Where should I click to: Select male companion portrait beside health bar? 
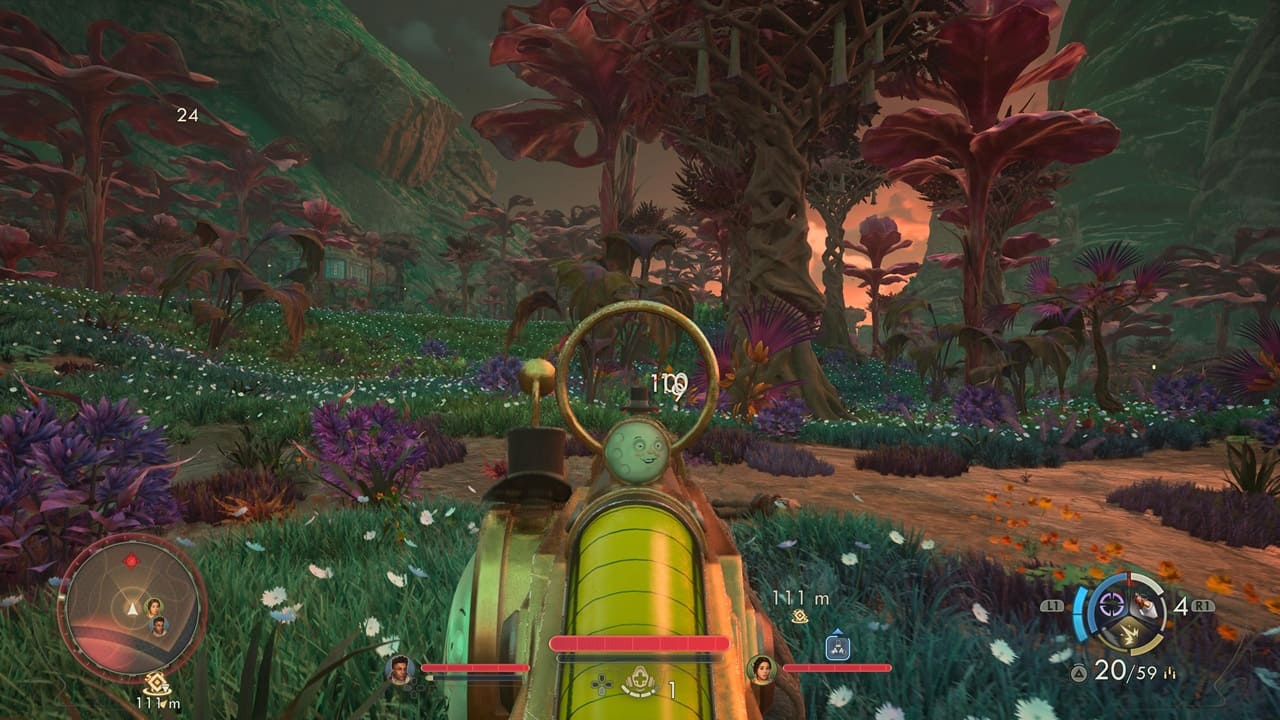coord(401,668)
